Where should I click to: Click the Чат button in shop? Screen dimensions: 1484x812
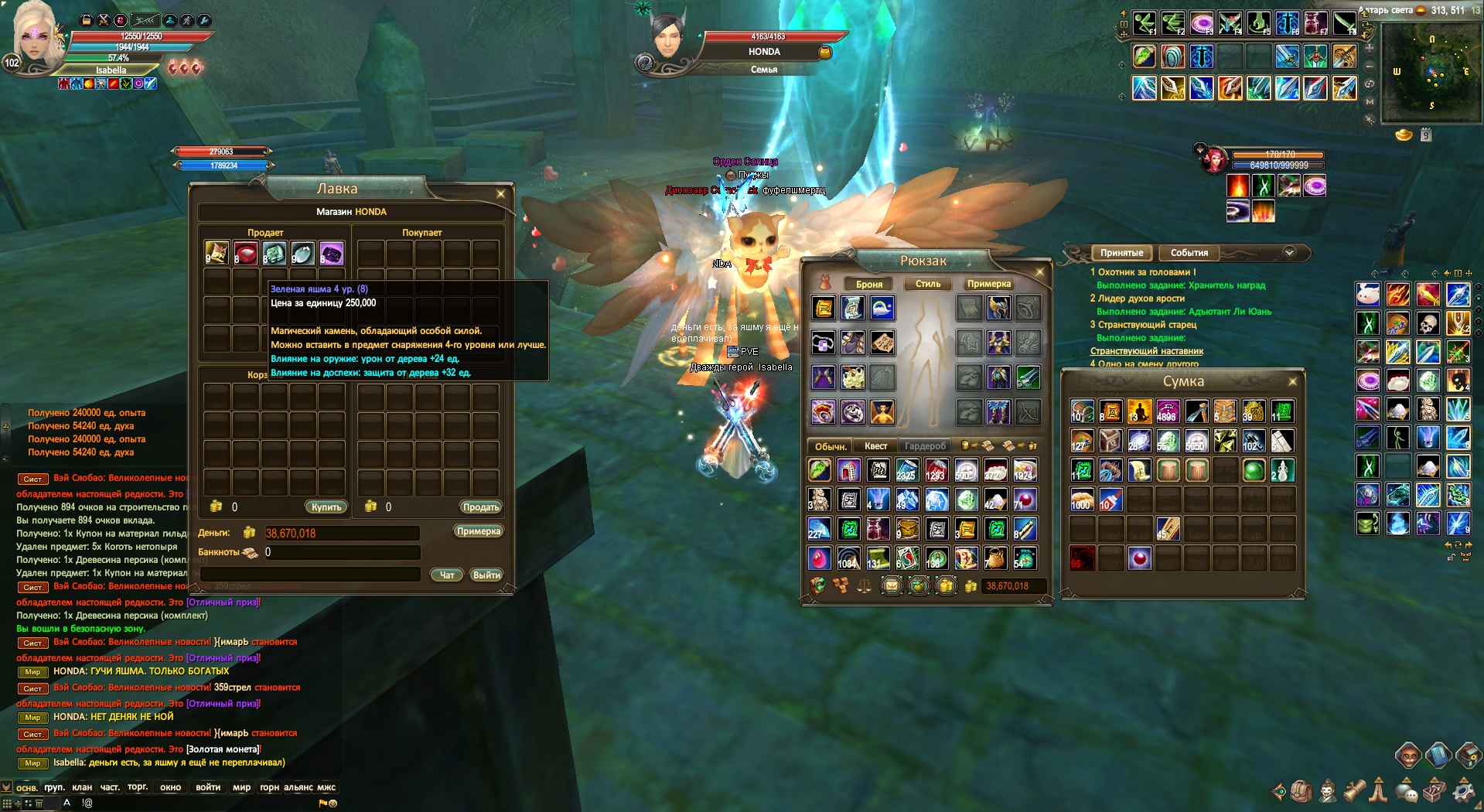(447, 575)
